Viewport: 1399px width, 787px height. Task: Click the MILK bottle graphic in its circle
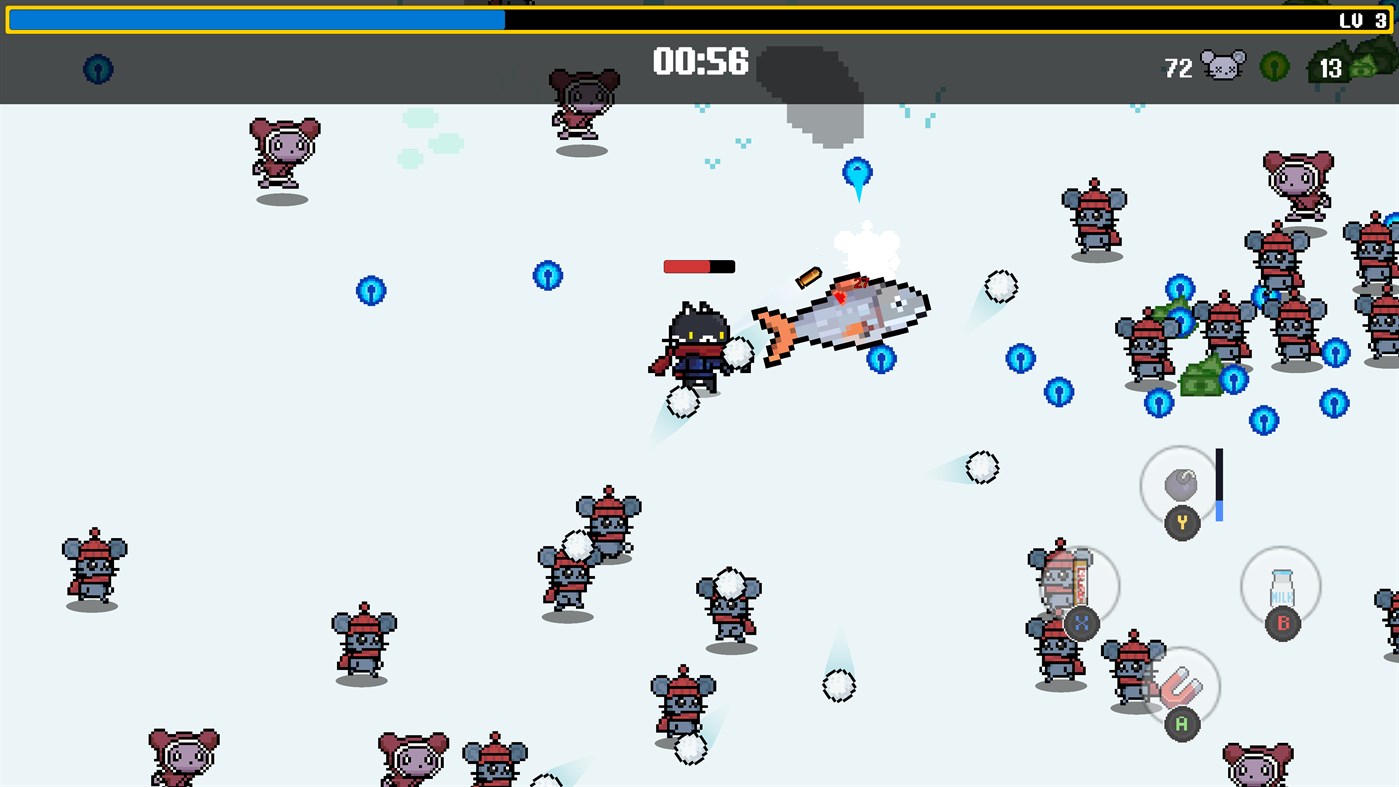coord(1281,586)
